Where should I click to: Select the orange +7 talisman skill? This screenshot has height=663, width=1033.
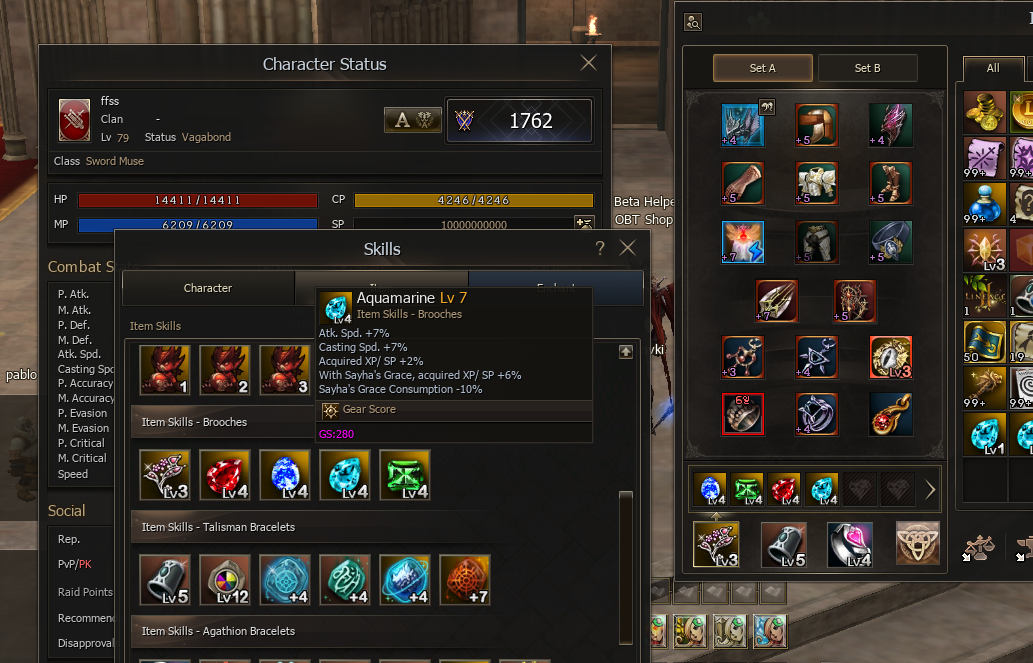[465, 580]
